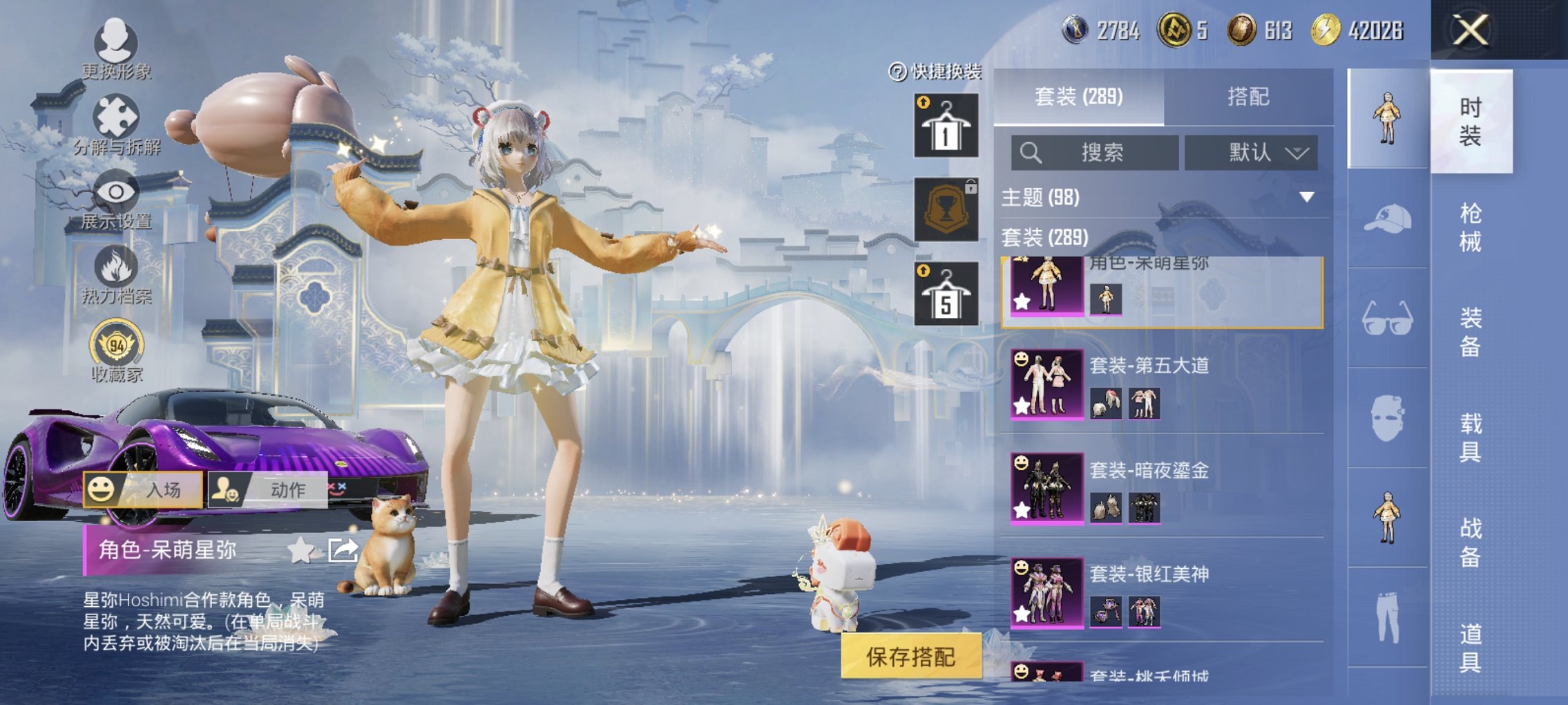The image size is (1568, 705).
Task: Share the 角色-呆萌星弥 outfit
Action: [x=343, y=551]
